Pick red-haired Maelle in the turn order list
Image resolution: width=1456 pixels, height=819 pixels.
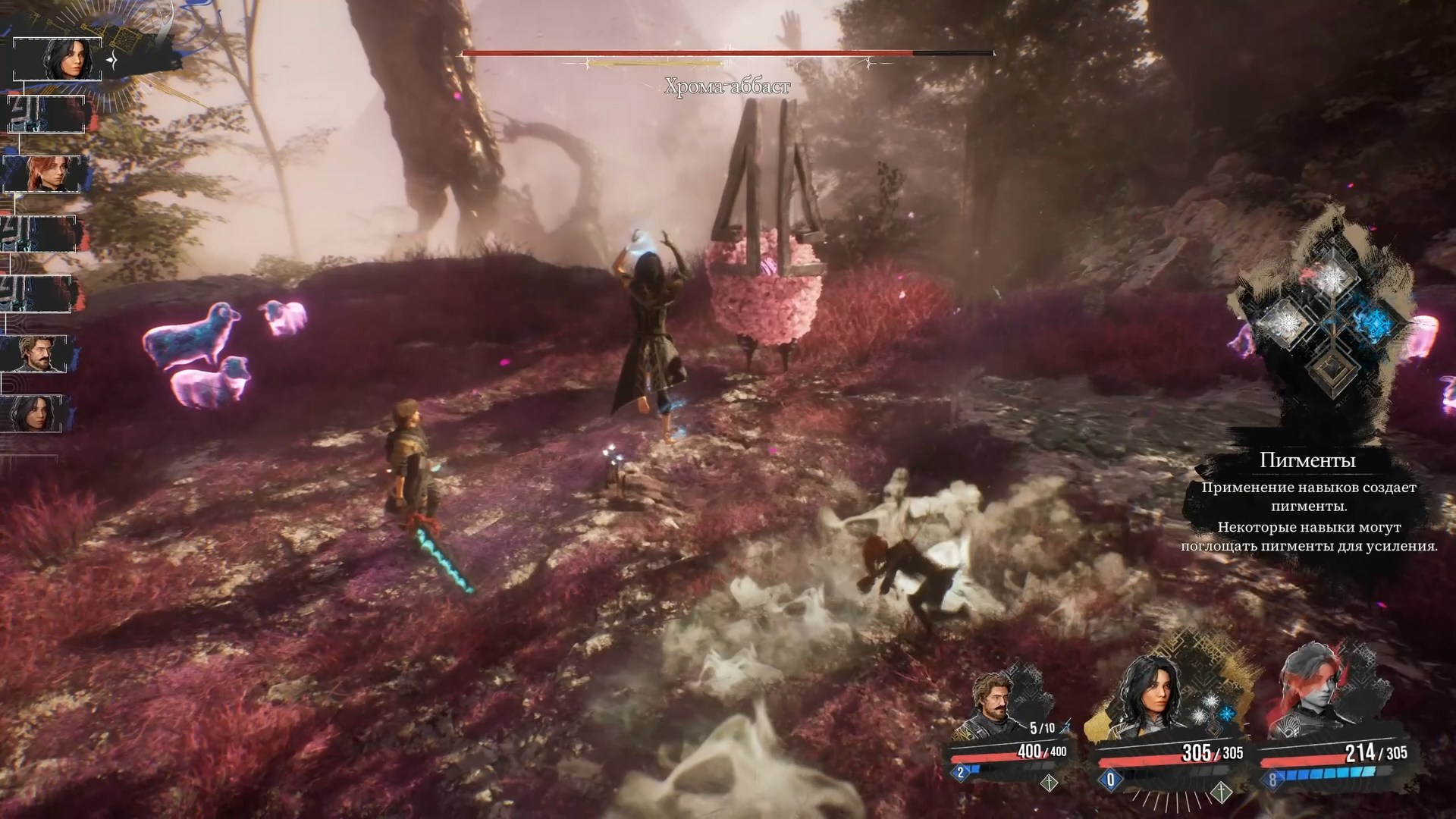(x=42, y=174)
